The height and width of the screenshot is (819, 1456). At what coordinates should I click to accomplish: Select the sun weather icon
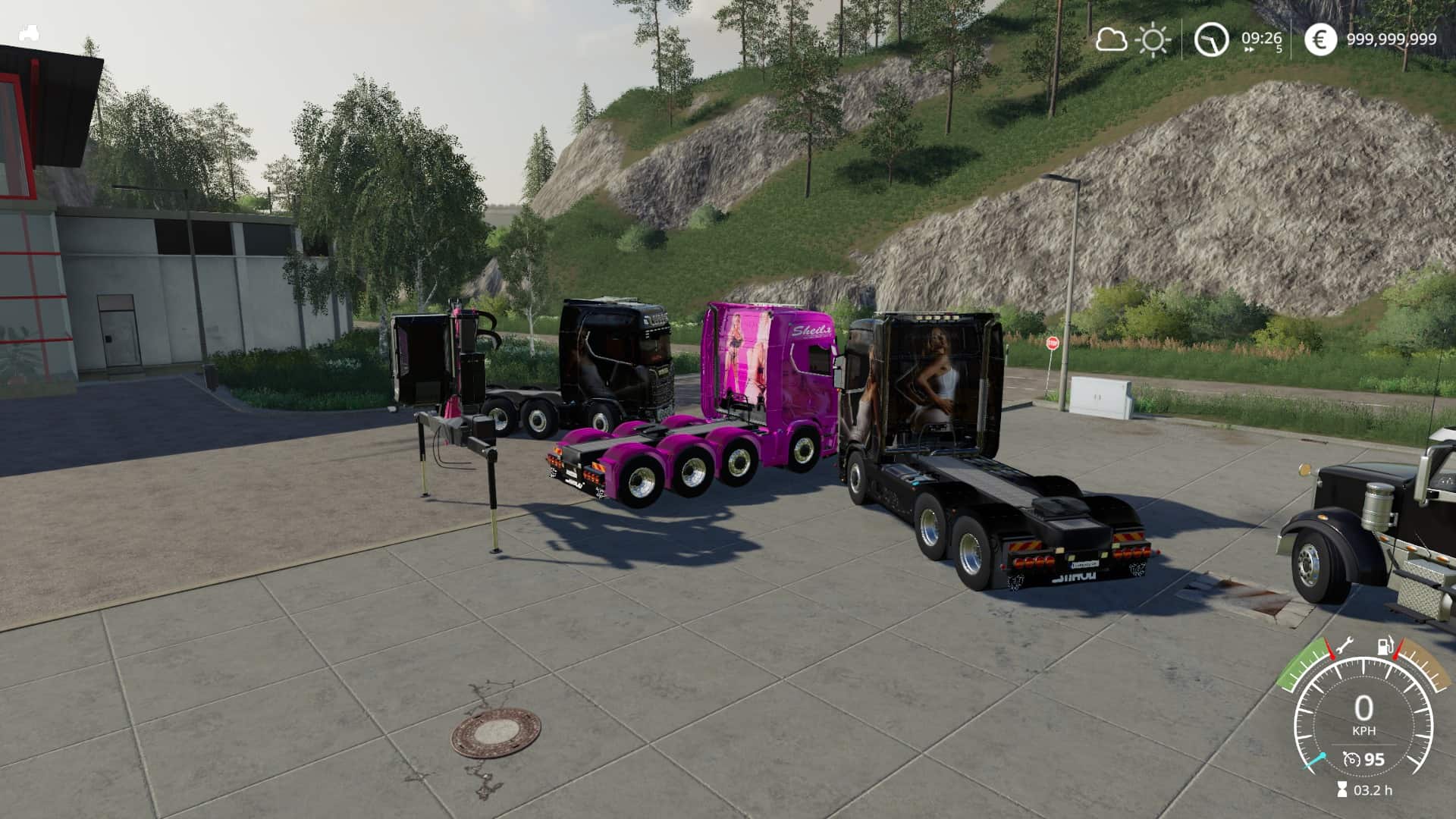[1153, 39]
